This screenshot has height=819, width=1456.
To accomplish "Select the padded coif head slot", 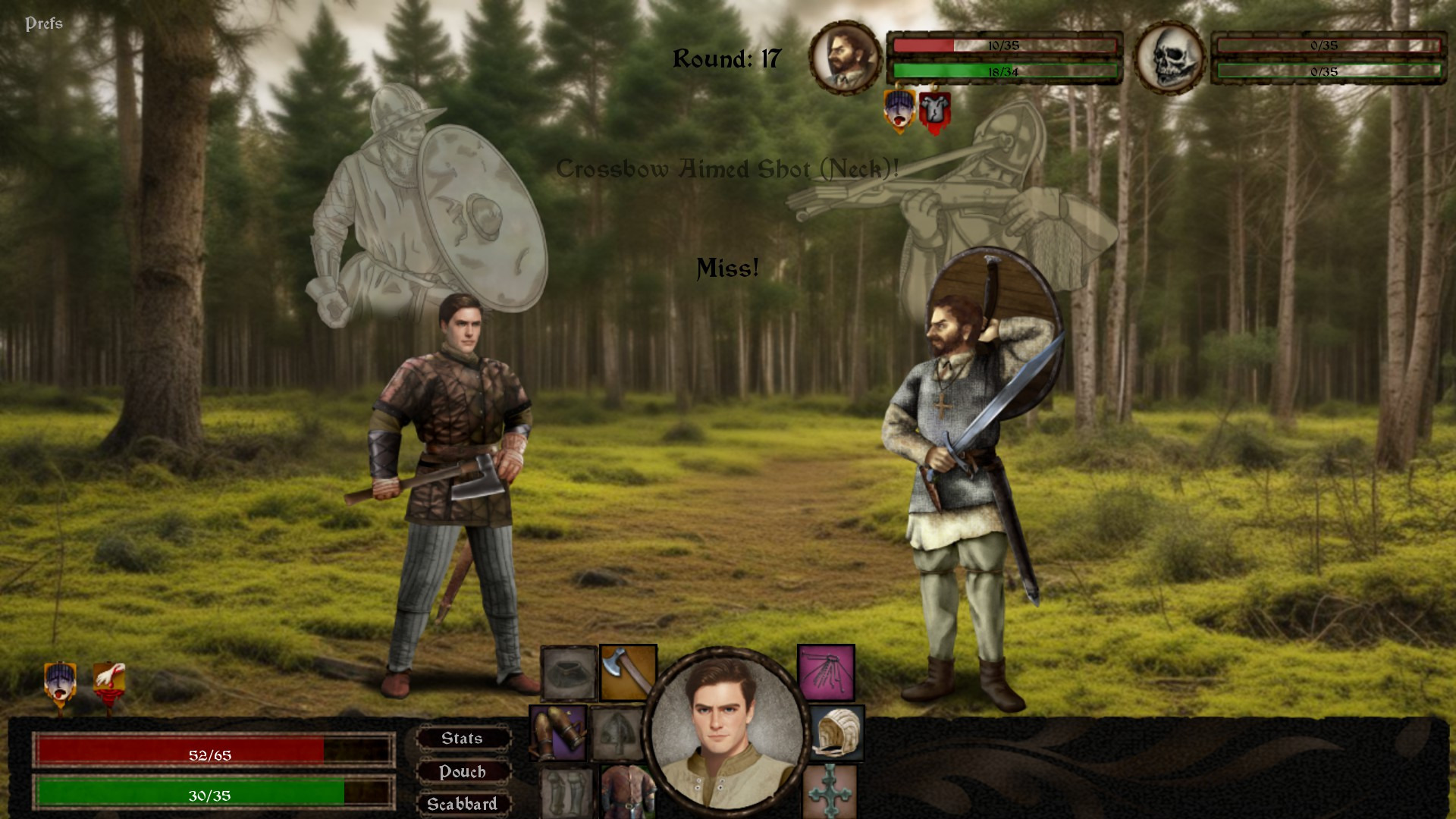I will [x=837, y=733].
